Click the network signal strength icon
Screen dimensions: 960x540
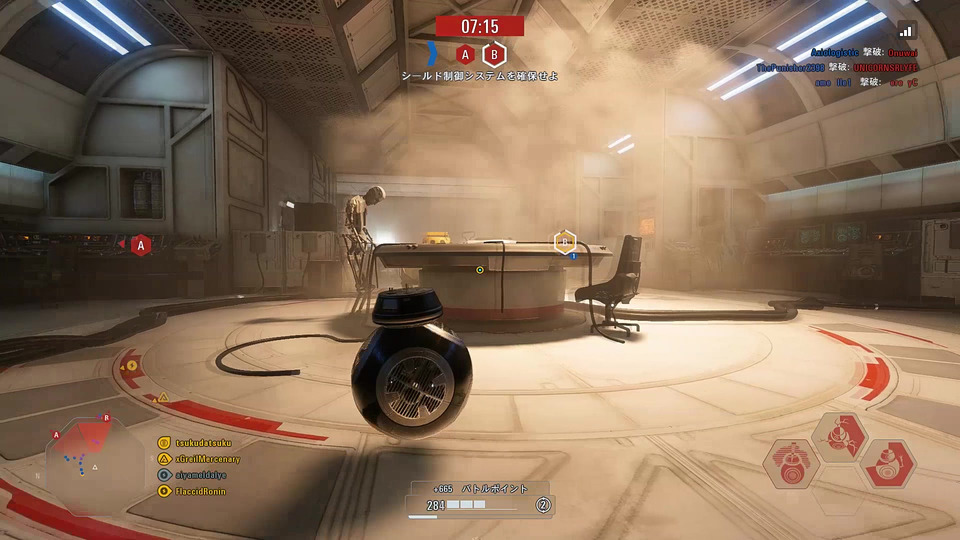pyautogui.click(x=906, y=30)
